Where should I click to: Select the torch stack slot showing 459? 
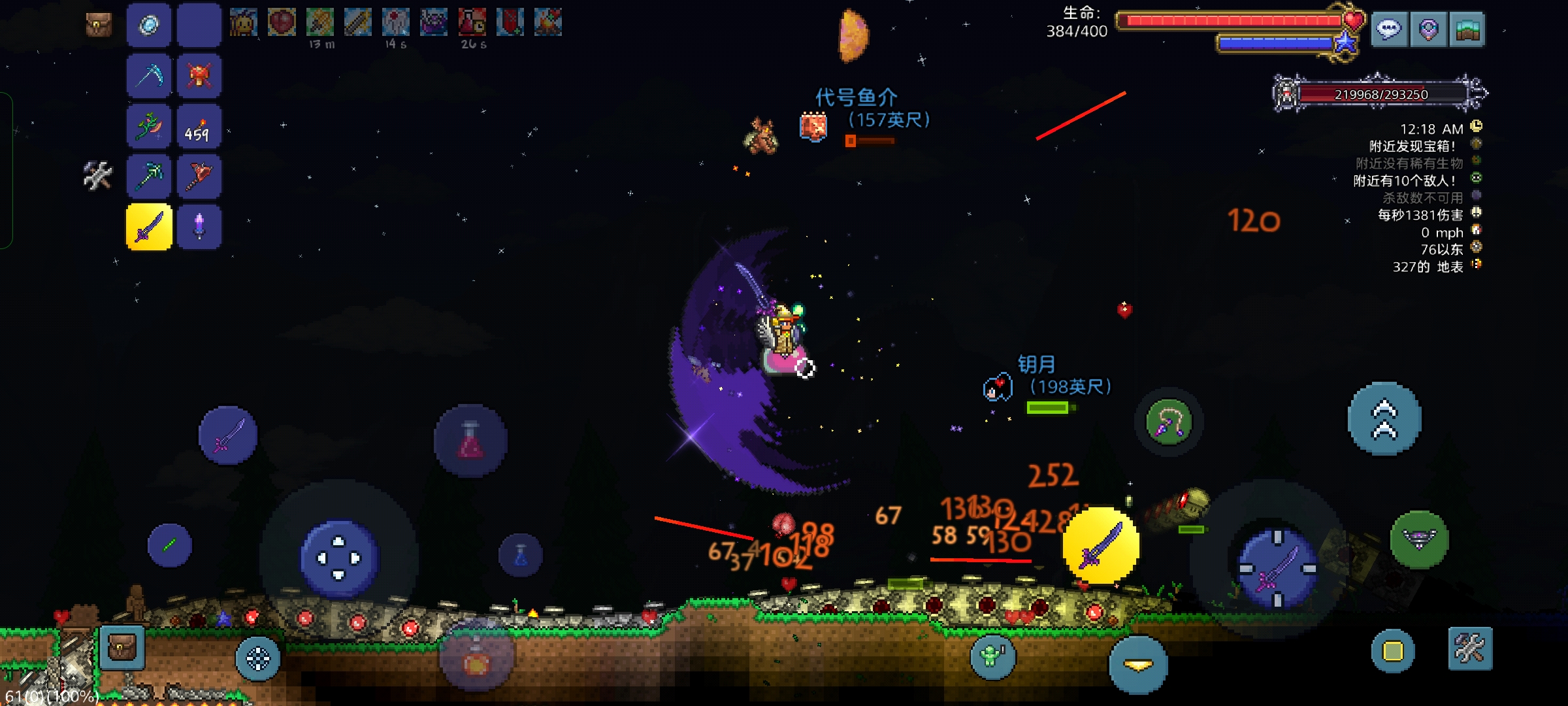(199, 127)
